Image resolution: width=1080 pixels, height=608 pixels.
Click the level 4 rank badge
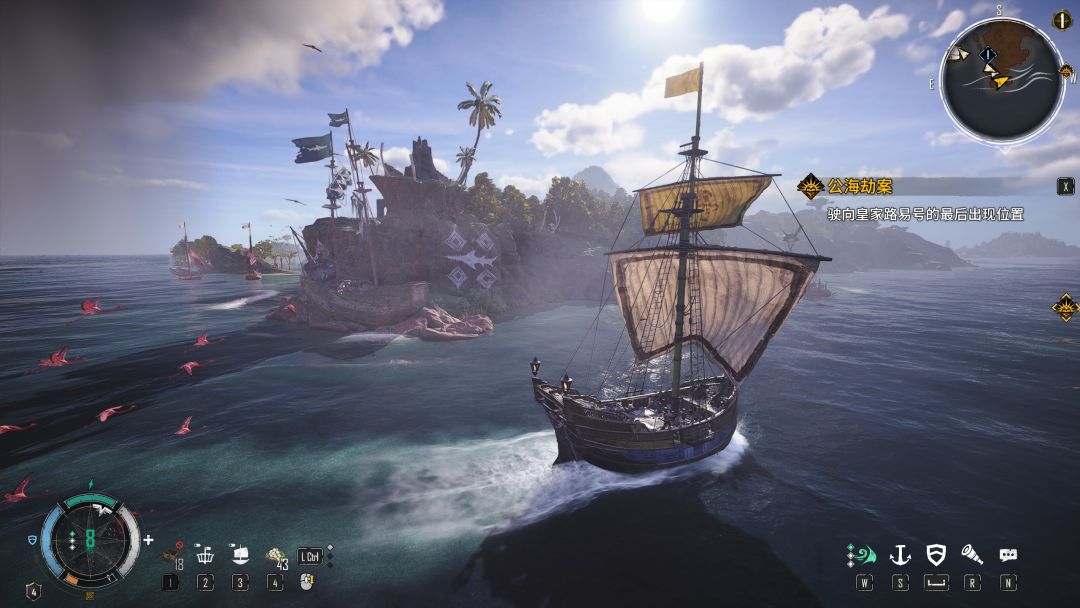coord(33,591)
